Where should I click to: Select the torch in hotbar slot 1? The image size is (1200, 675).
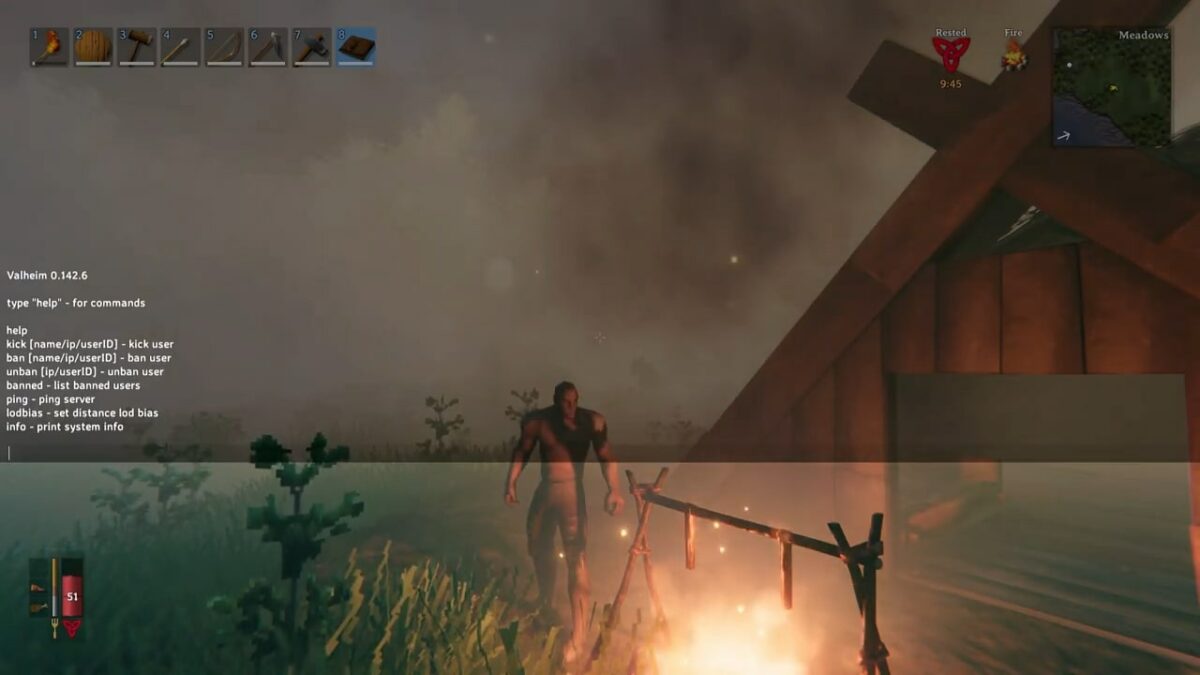coord(49,47)
